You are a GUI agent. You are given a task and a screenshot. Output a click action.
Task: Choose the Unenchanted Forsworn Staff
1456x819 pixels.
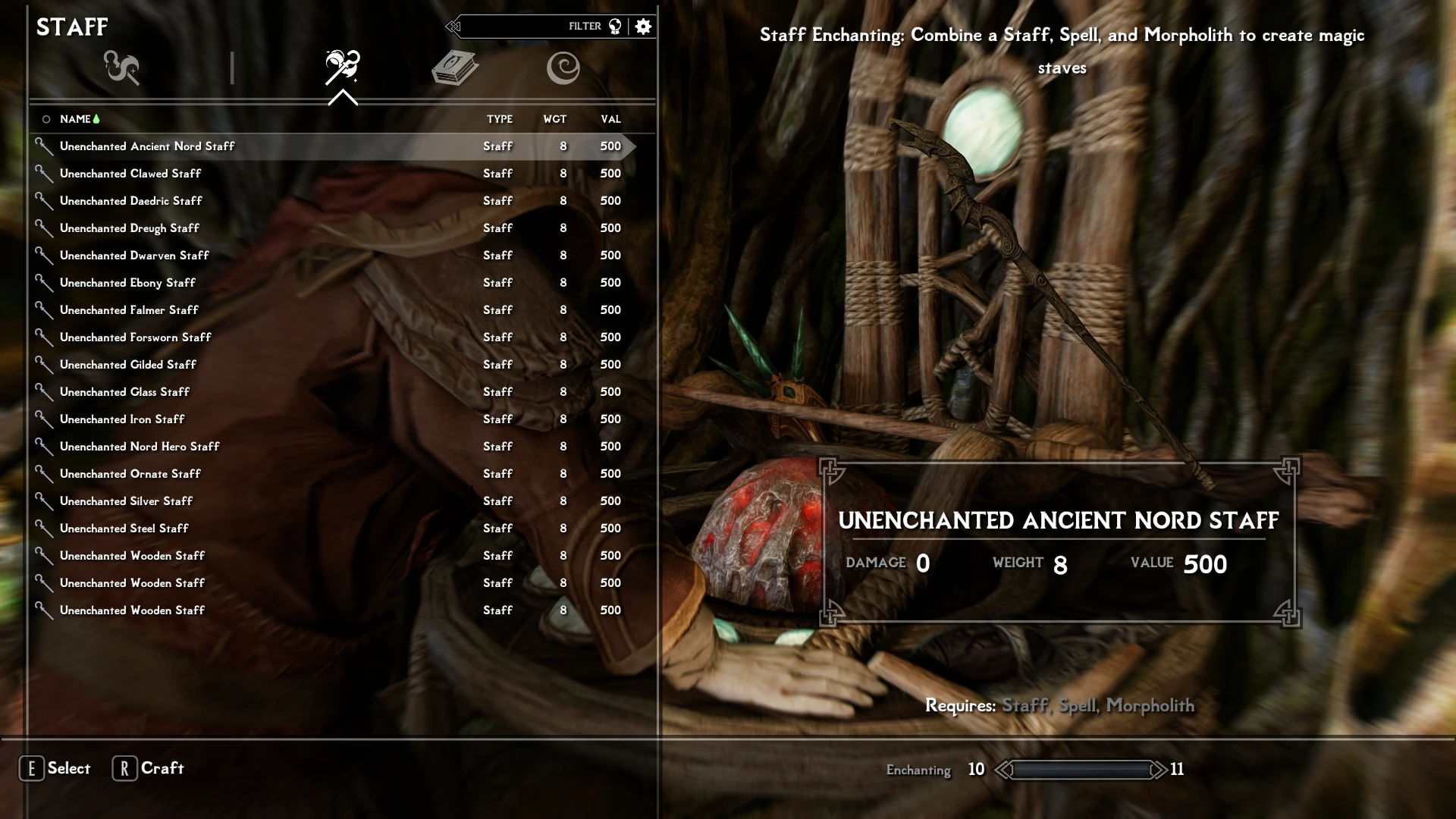click(136, 337)
